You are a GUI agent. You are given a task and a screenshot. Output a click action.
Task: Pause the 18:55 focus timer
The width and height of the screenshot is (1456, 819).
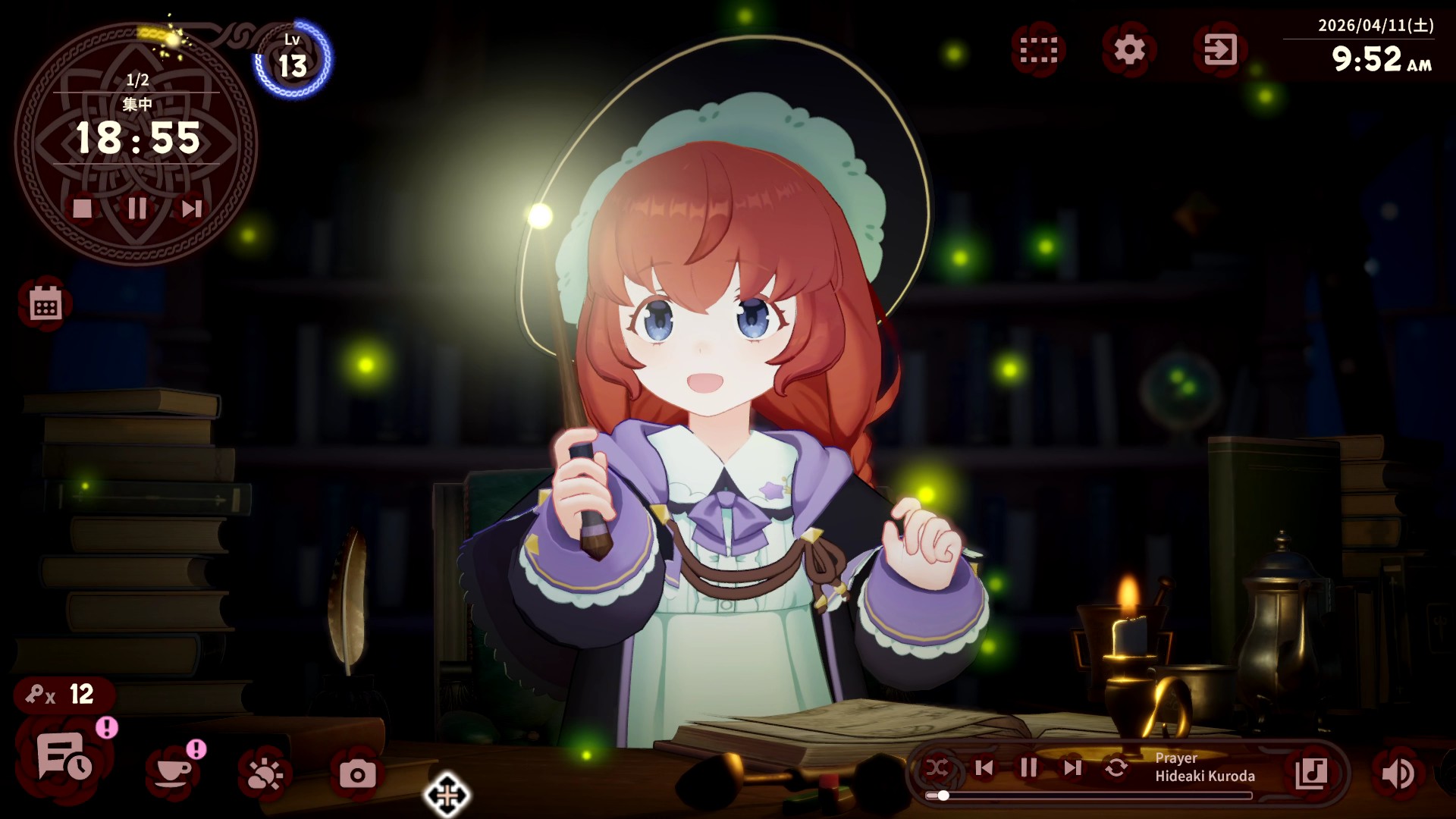pos(138,210)
